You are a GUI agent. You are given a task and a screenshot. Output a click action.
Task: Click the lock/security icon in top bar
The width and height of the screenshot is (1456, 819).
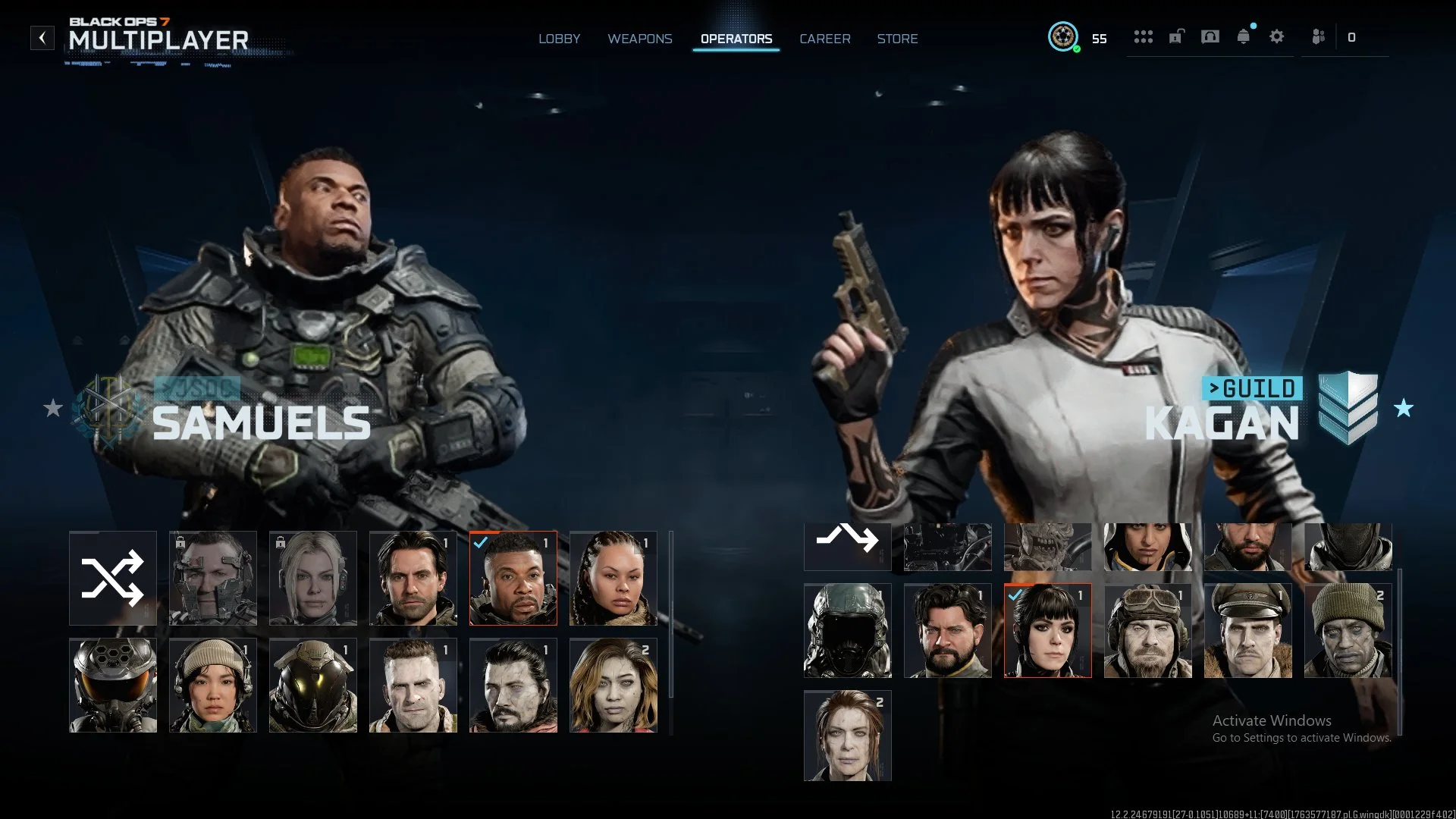[x=1176, y=36]
